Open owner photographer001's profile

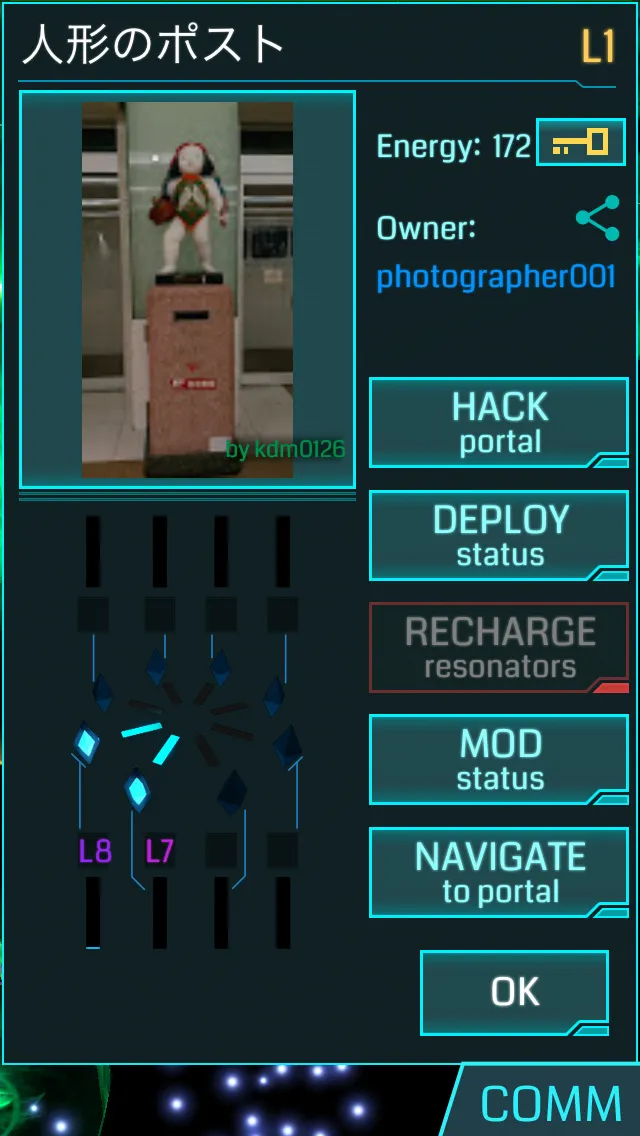tap(495, 277)
